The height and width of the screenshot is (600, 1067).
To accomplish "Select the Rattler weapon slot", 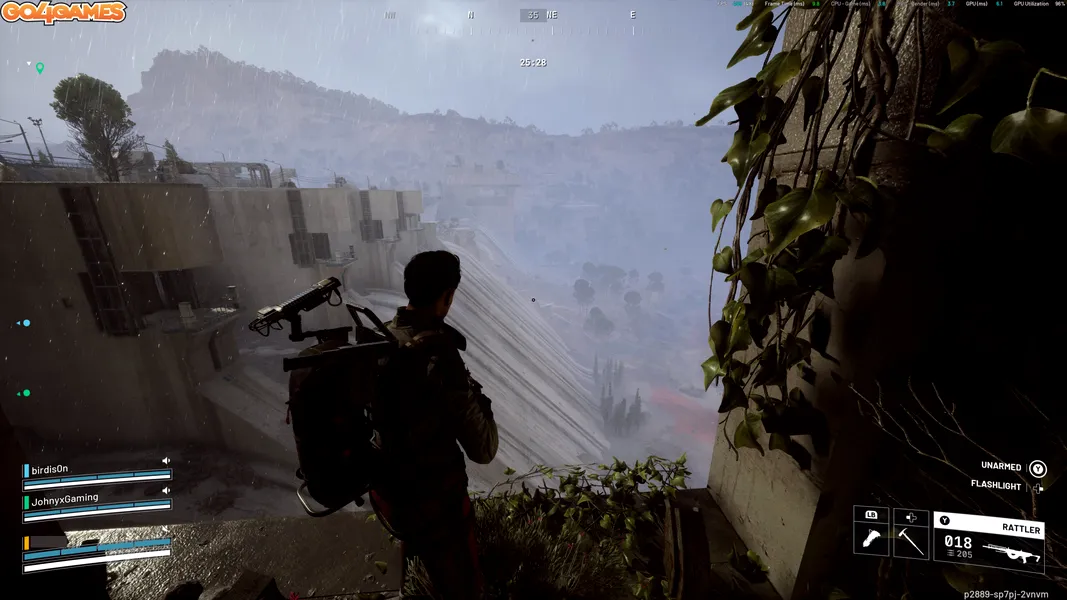I will pyautogui.click(x=988, y=542).
